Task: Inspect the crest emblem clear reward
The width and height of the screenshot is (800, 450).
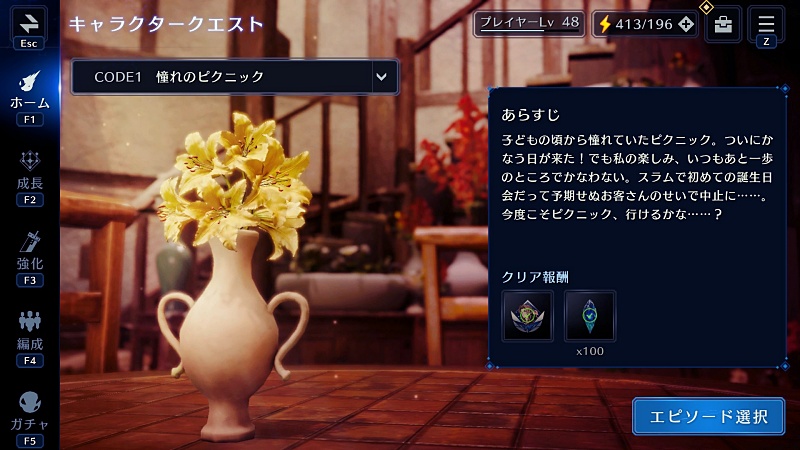Action: 528,315
